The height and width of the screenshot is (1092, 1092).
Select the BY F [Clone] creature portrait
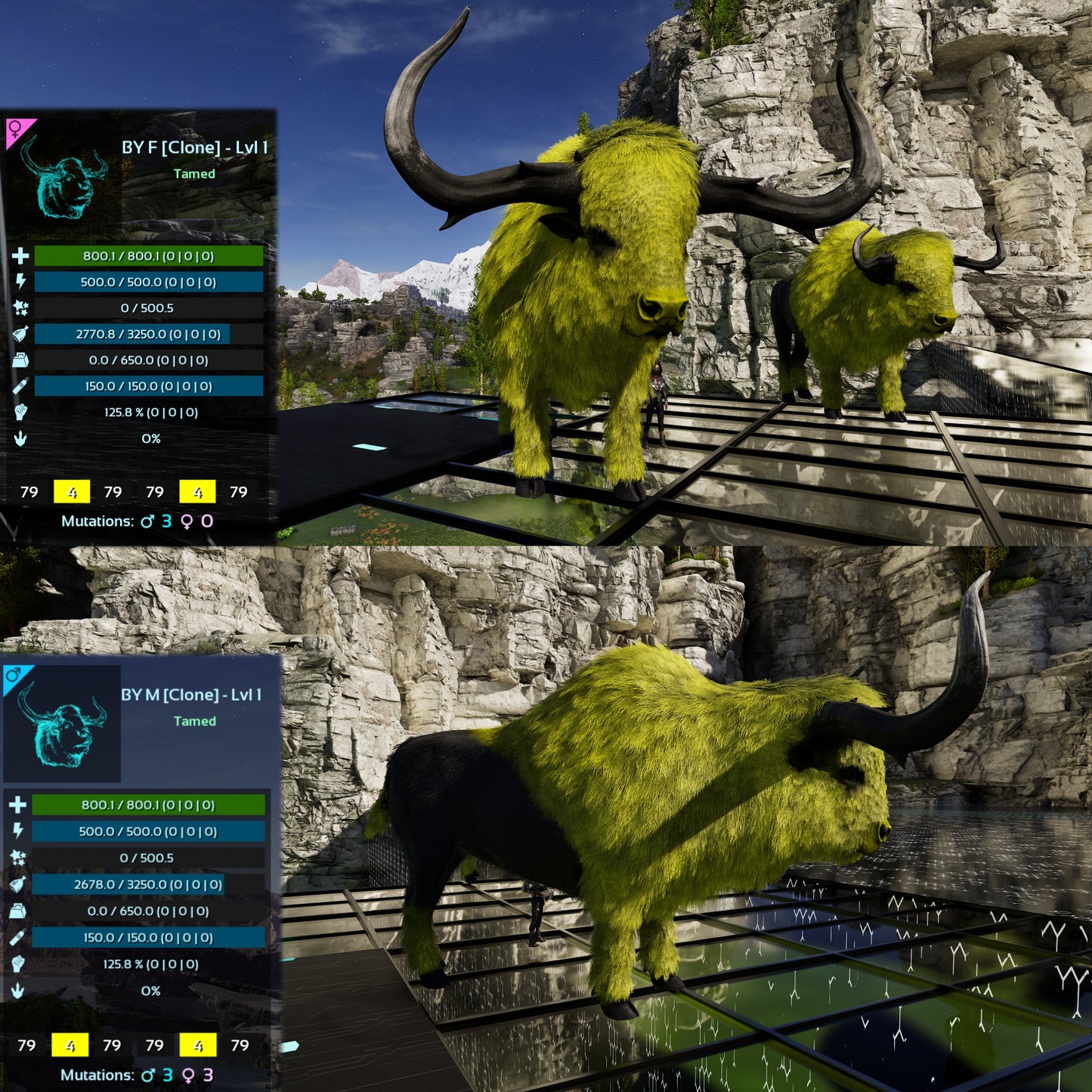pos(64,177)
